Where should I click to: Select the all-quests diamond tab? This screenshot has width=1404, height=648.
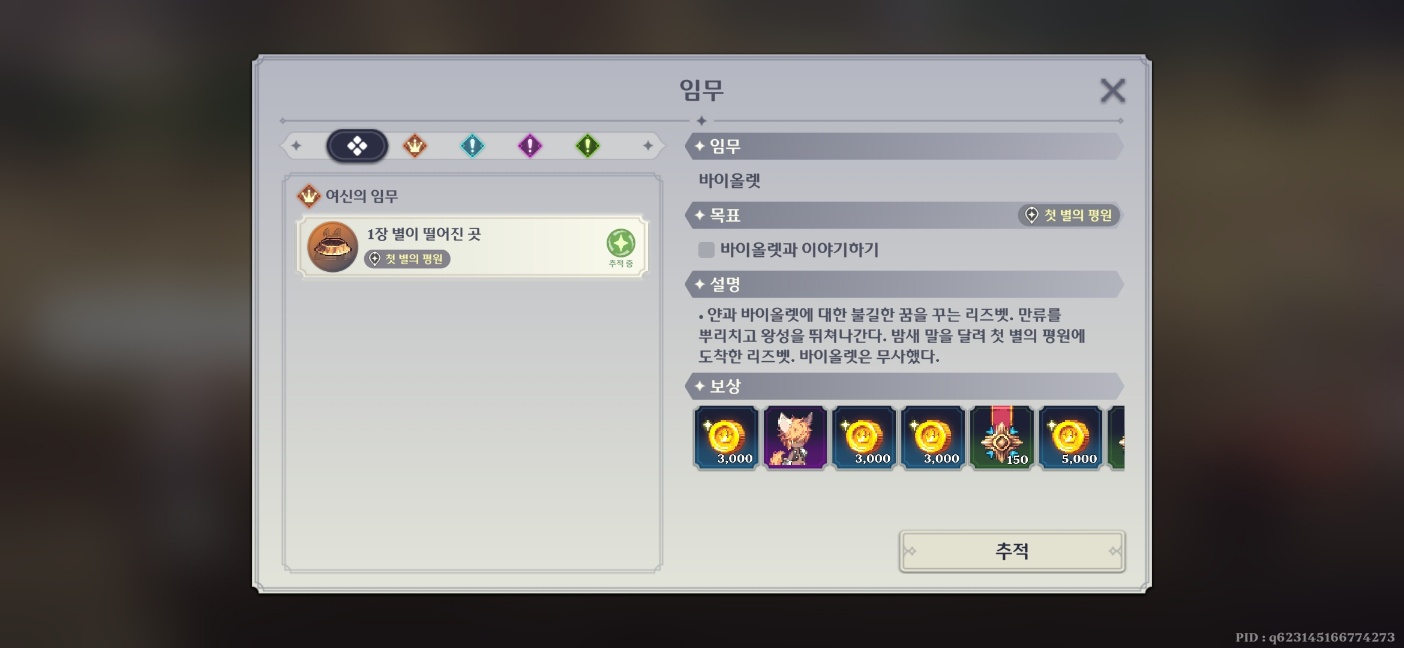(x=357, y=147)
